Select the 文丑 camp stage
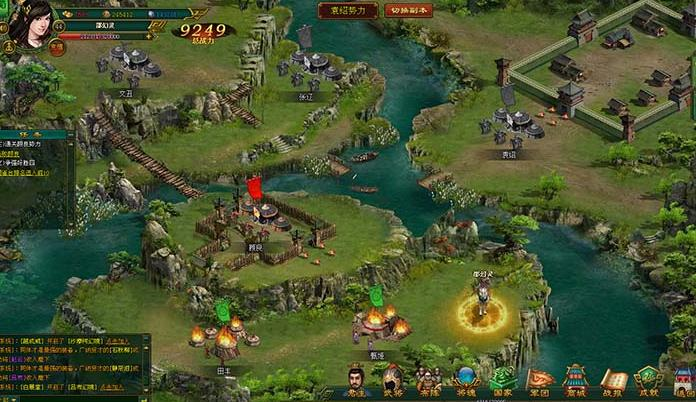This screenshot has width=696, height=402. 129,65
